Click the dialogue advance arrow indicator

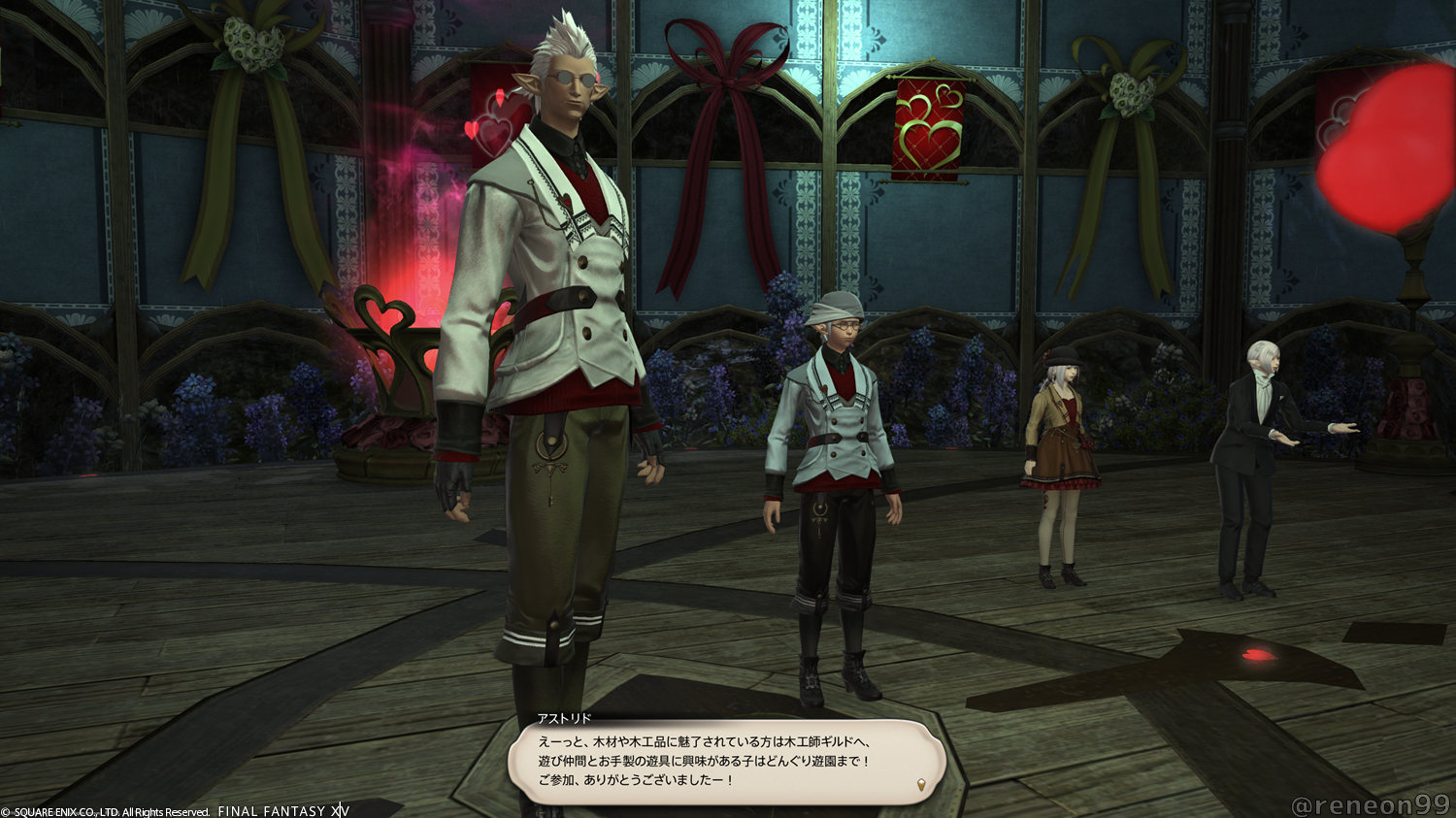coord(920,785)
